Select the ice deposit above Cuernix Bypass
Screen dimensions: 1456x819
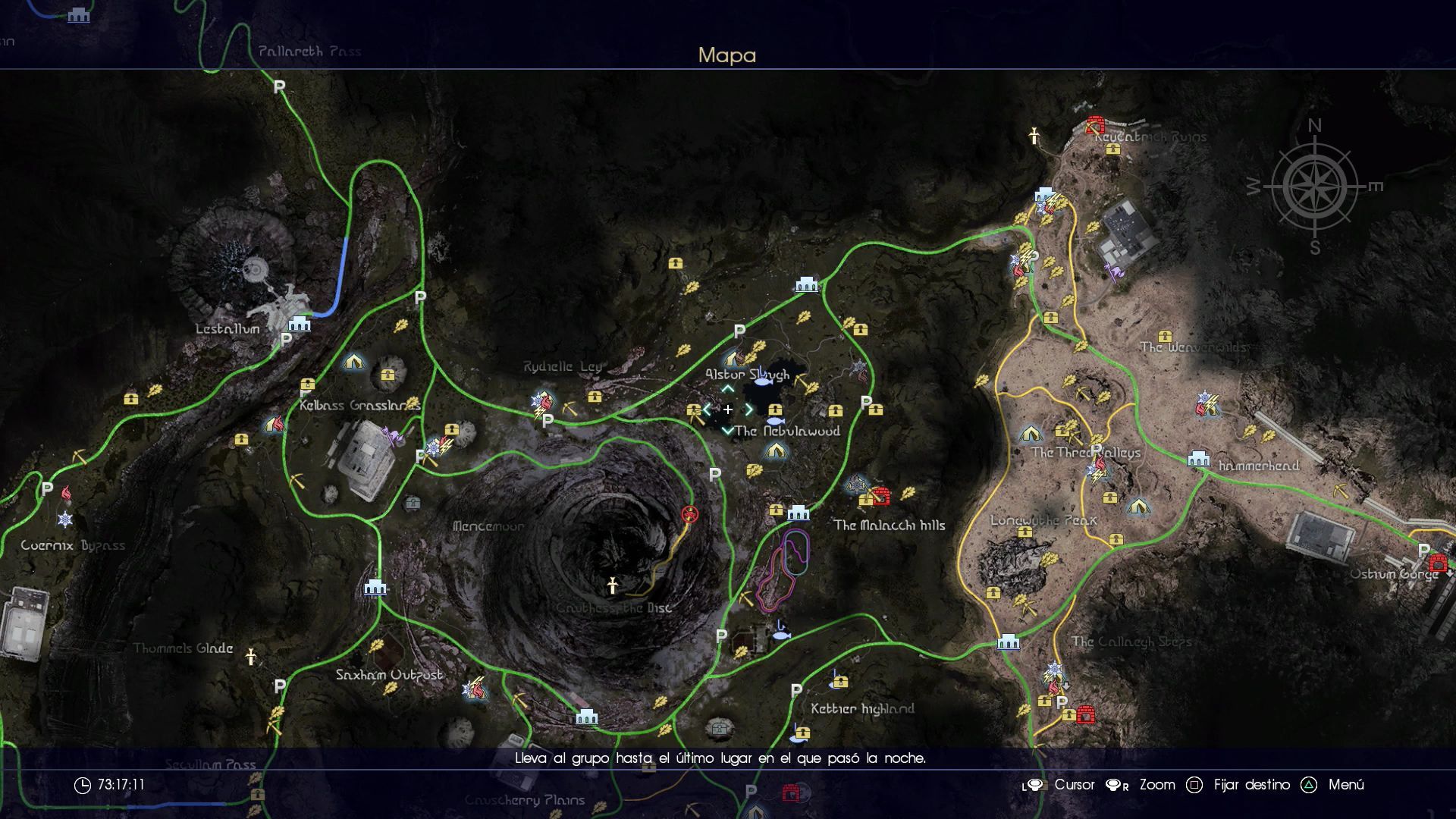[65, 519]
